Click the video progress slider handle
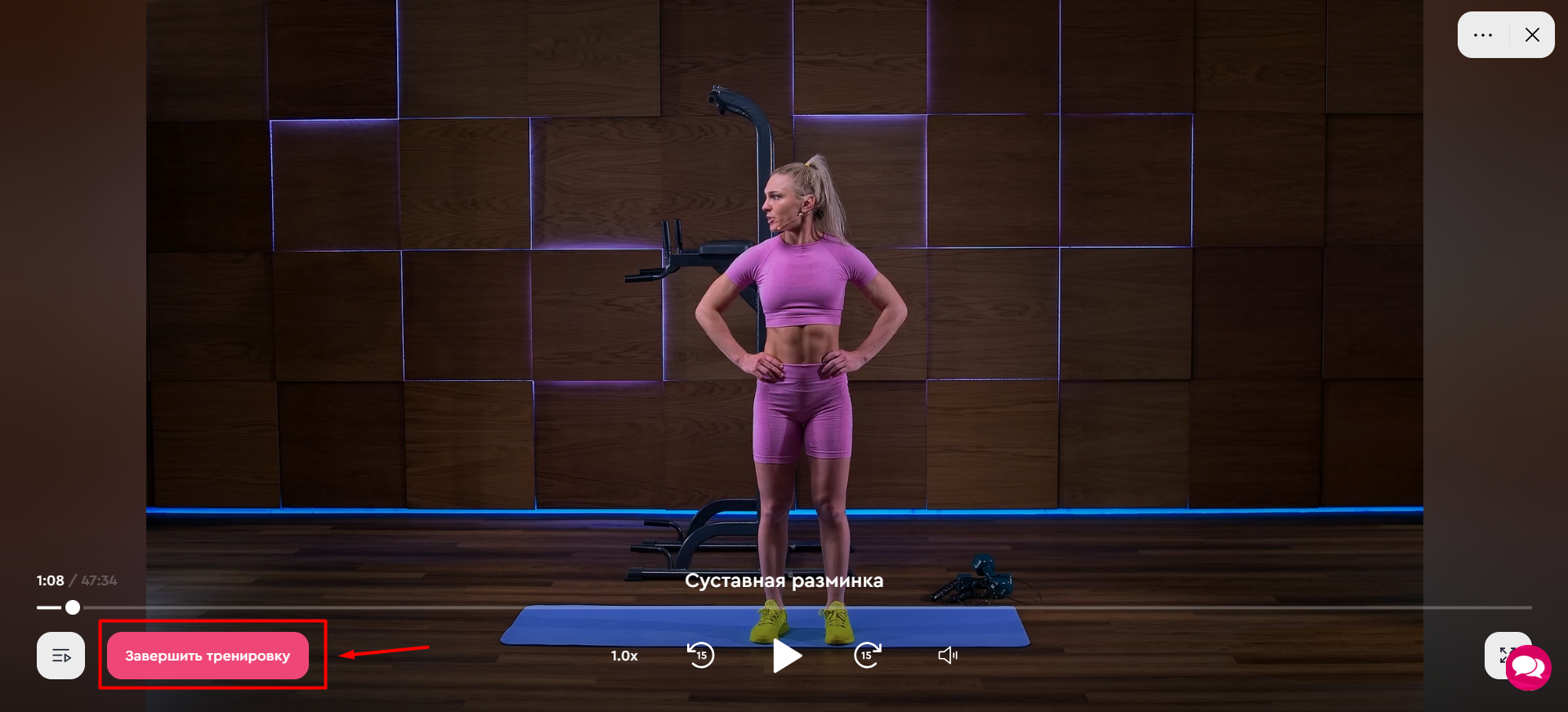Screen dimensions: 1568x712 (x=73, y=607)
